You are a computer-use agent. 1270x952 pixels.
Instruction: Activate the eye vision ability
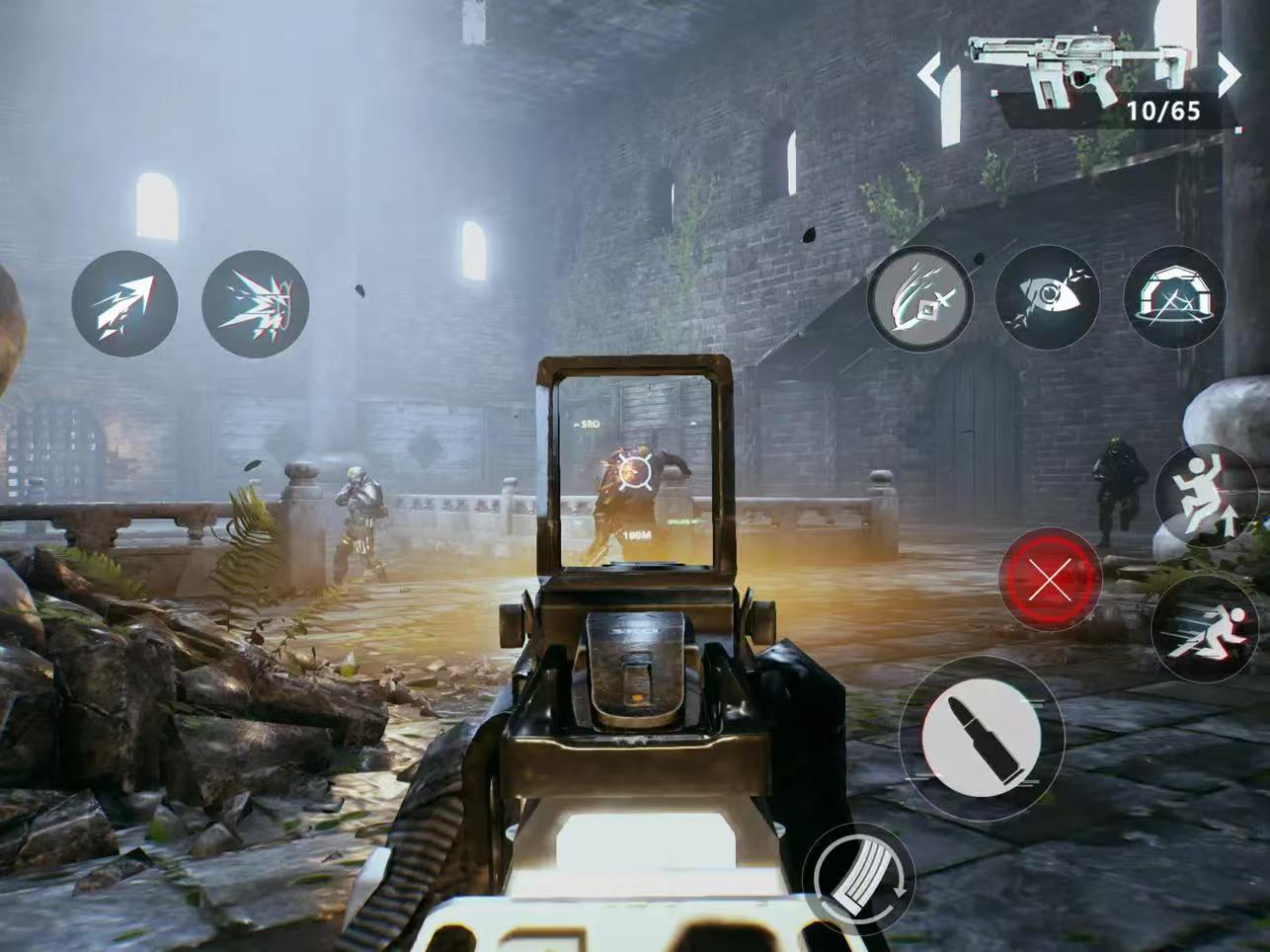tap(1047, 297)
